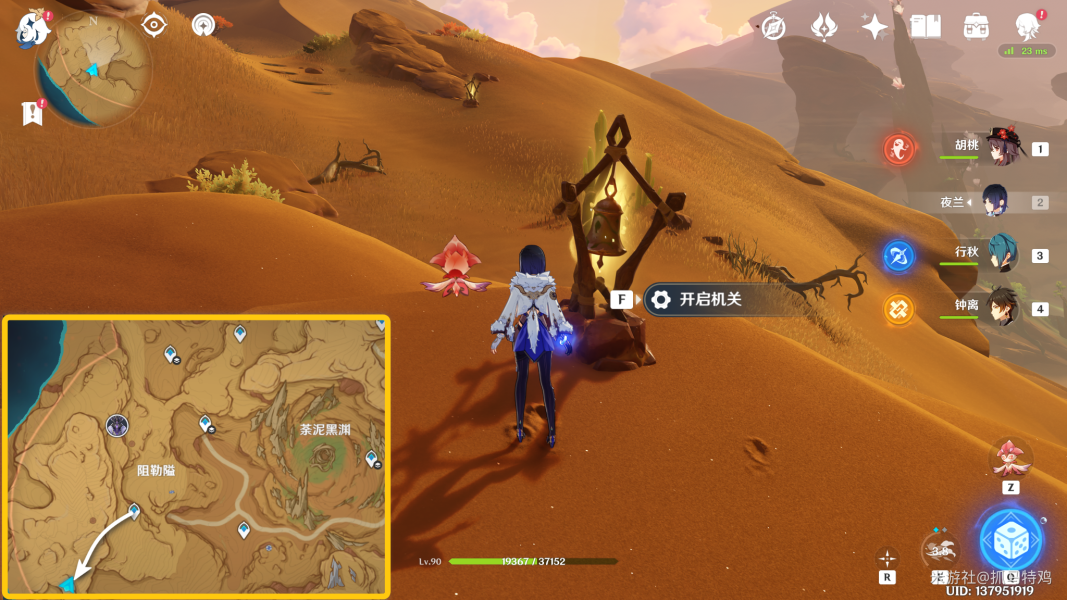Open the backpack inventory
The image size is (1067, 600).
pos(976,27)
